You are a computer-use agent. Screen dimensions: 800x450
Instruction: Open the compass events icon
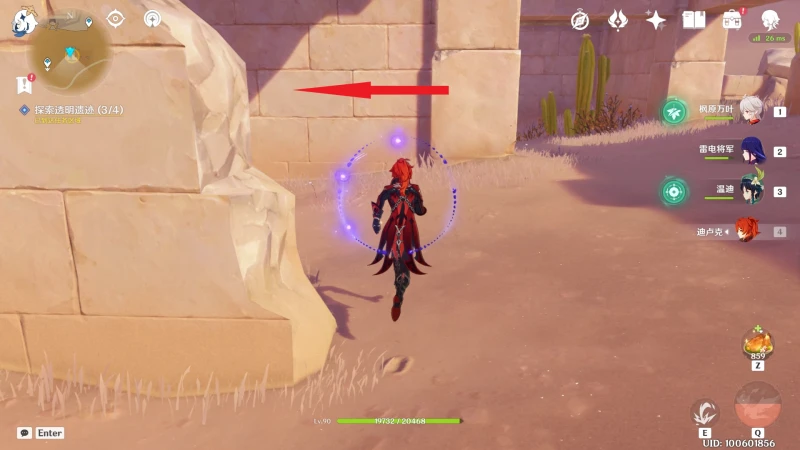point(580,19)
